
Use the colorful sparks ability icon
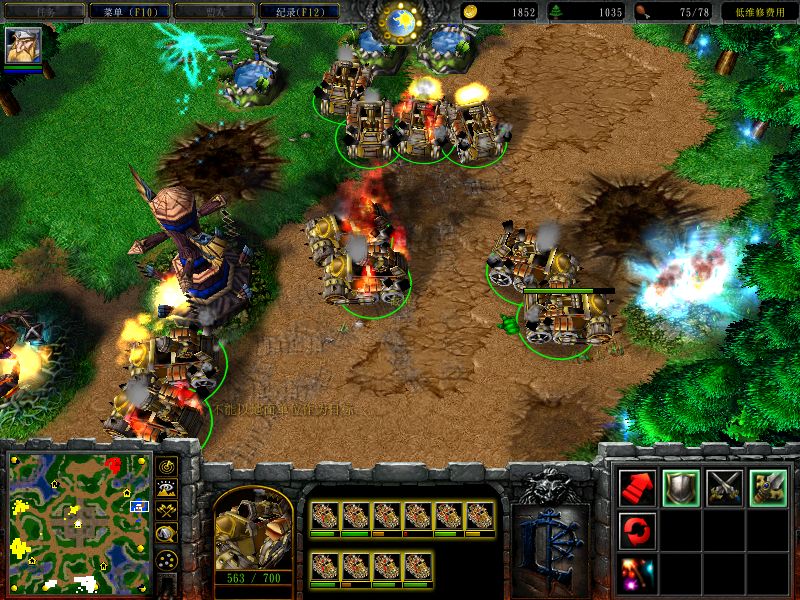(x=637, y=572)
